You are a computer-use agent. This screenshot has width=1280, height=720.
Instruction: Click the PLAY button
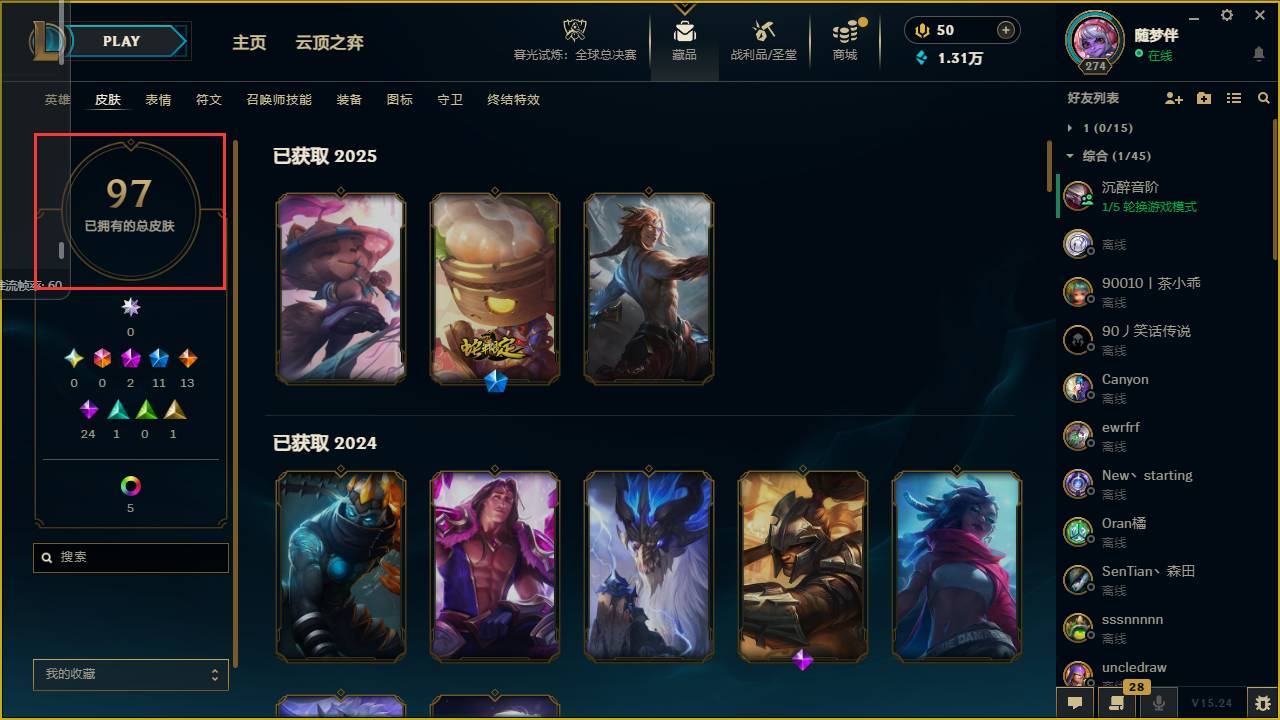tap(121, 41)
